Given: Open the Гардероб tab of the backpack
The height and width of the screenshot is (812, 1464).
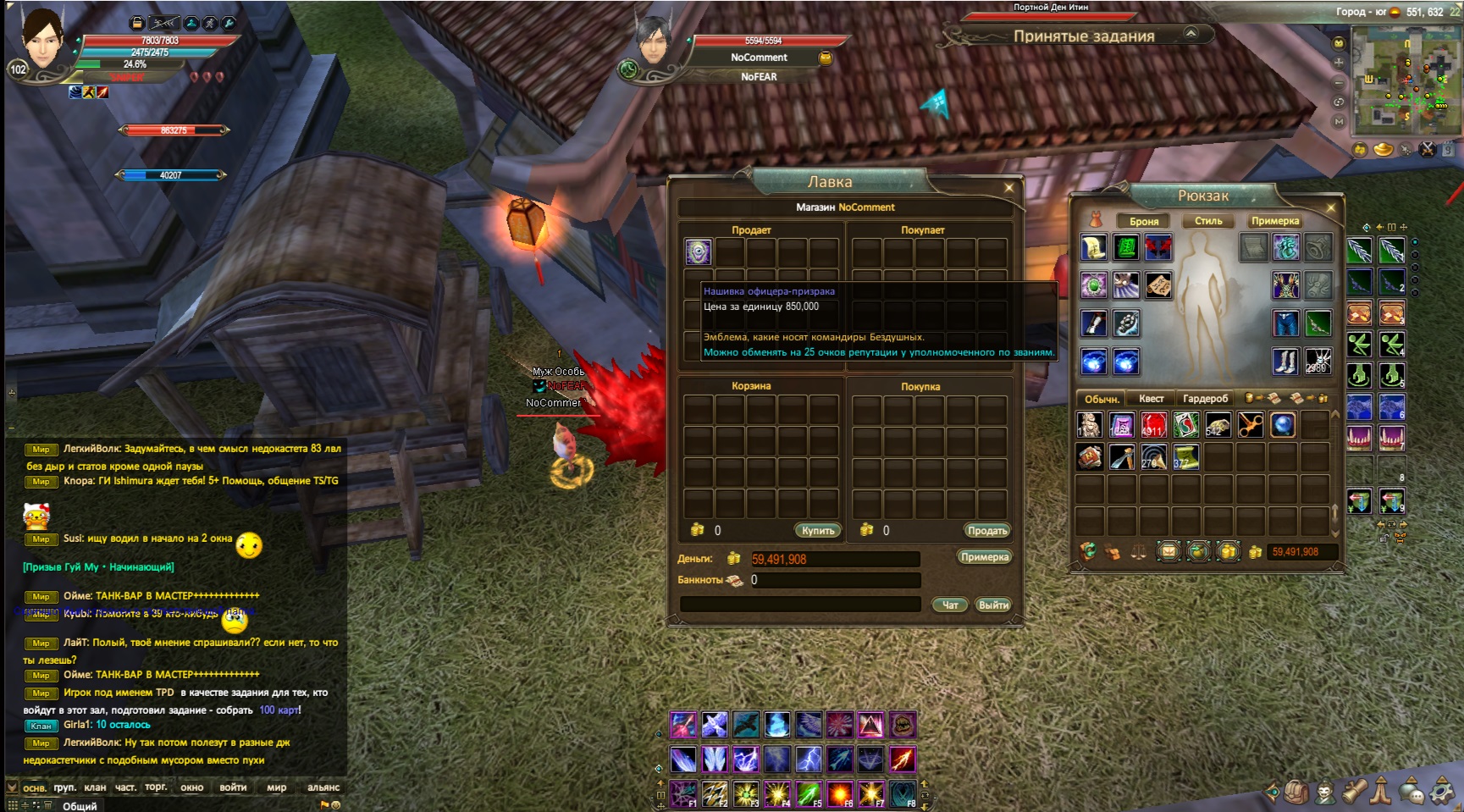Looking at the screenshot, I should tap(1205, 398).
